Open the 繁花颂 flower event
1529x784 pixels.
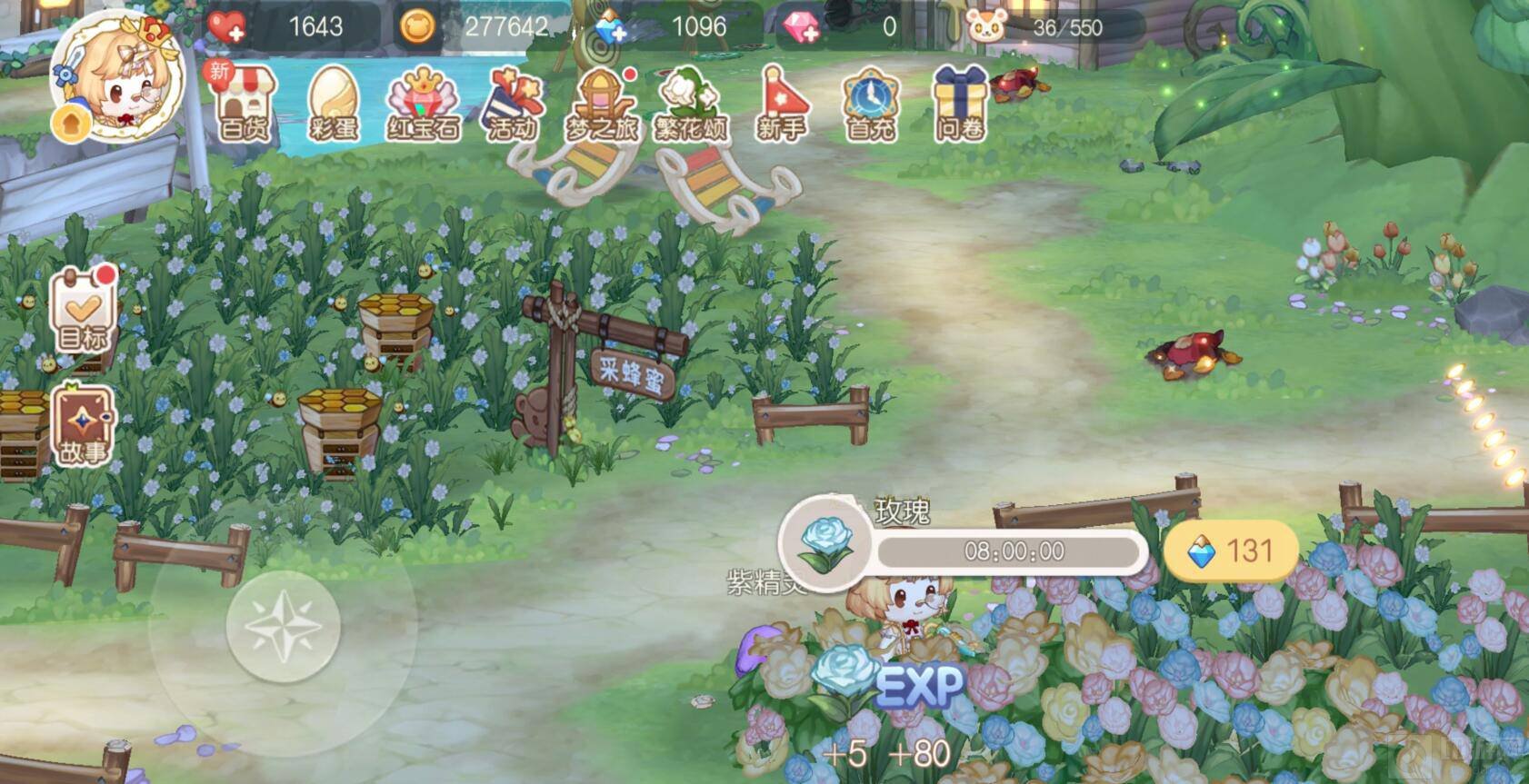[691, 104]
